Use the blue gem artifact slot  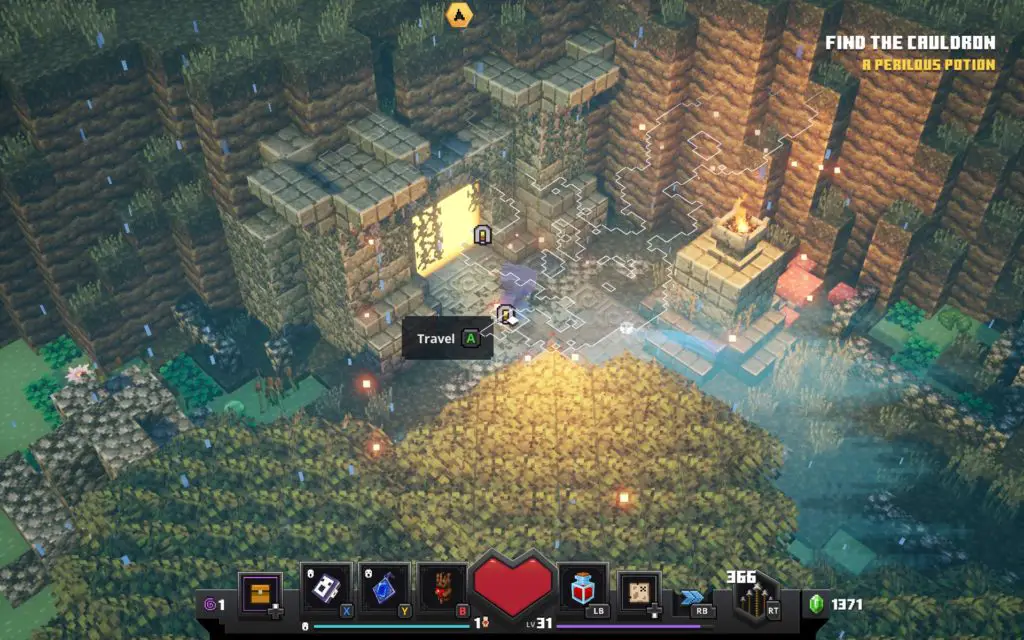[x=384, y=588]
